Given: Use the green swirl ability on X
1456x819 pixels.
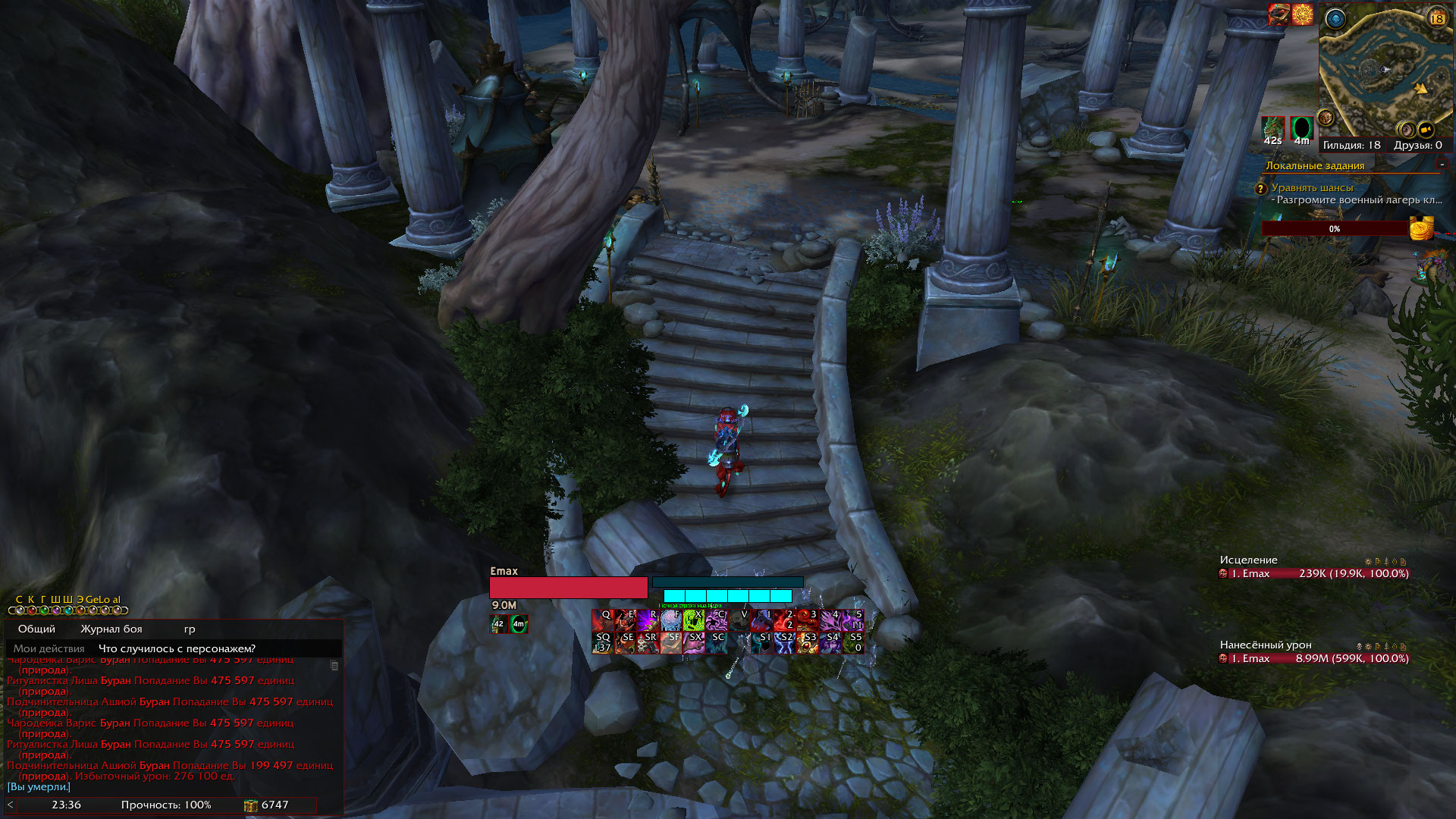Looking at the screenshot, I should tap(693, 620).
